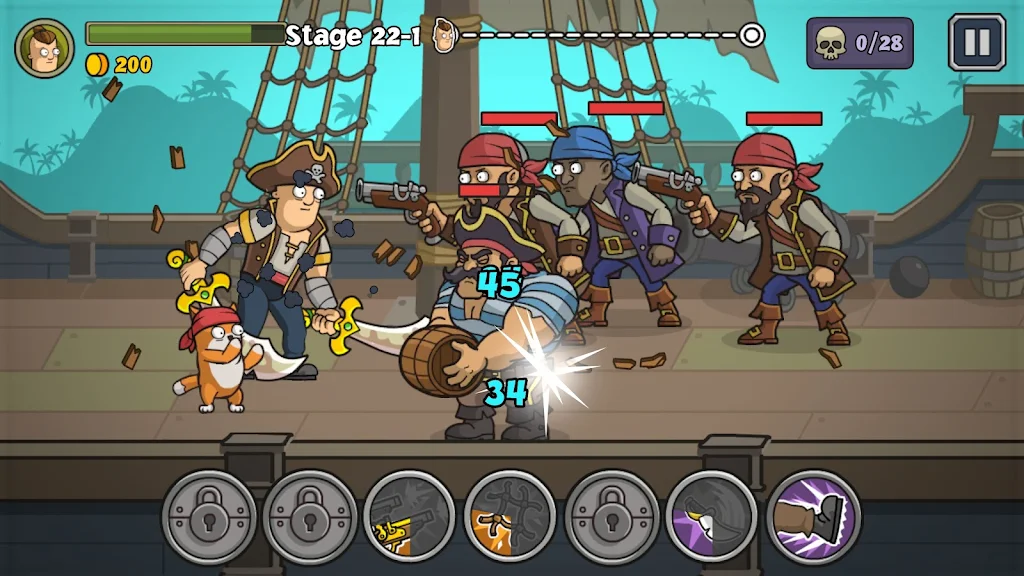Screen dimensions: 1024x576
Task: Tap the hero portrait icon
Action: (44, 47)
